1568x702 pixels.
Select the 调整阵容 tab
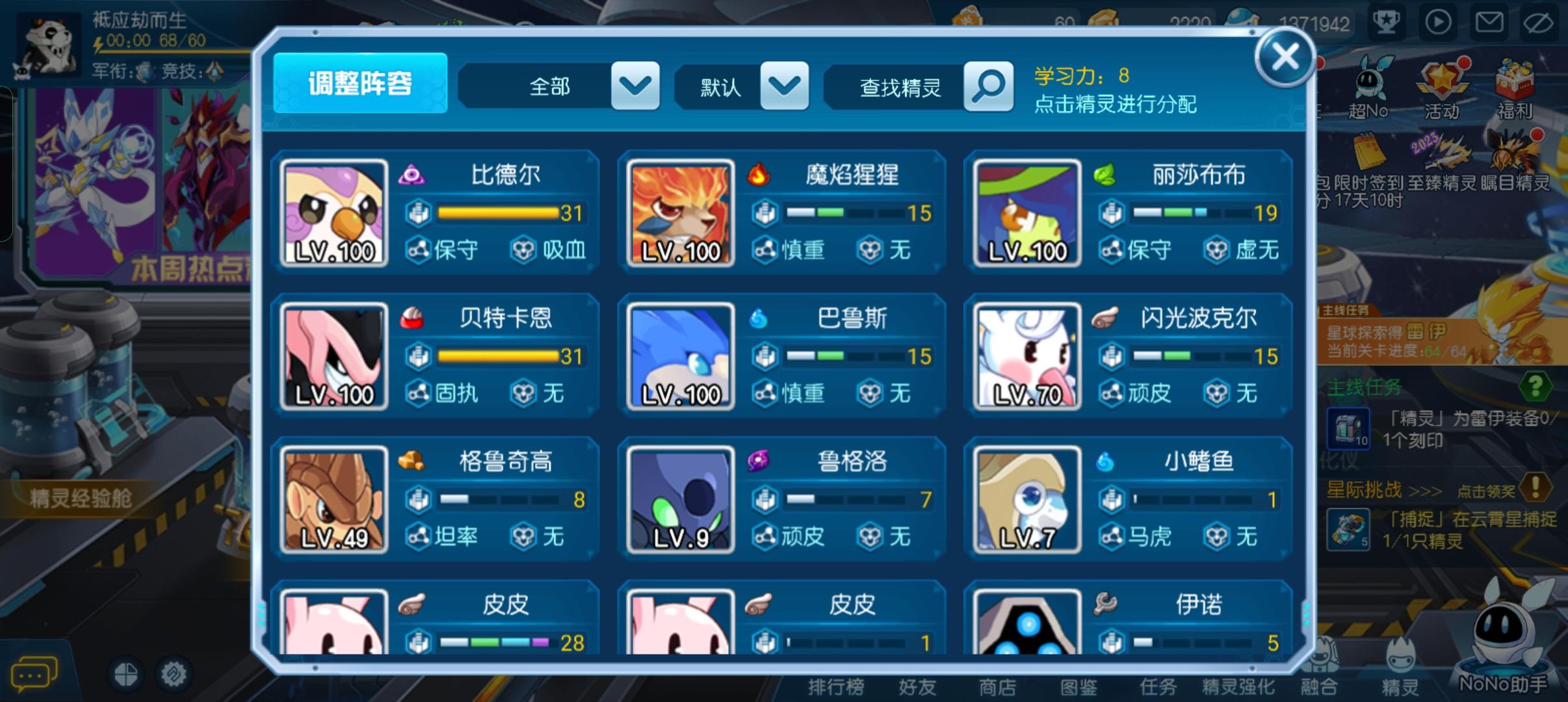361,85
